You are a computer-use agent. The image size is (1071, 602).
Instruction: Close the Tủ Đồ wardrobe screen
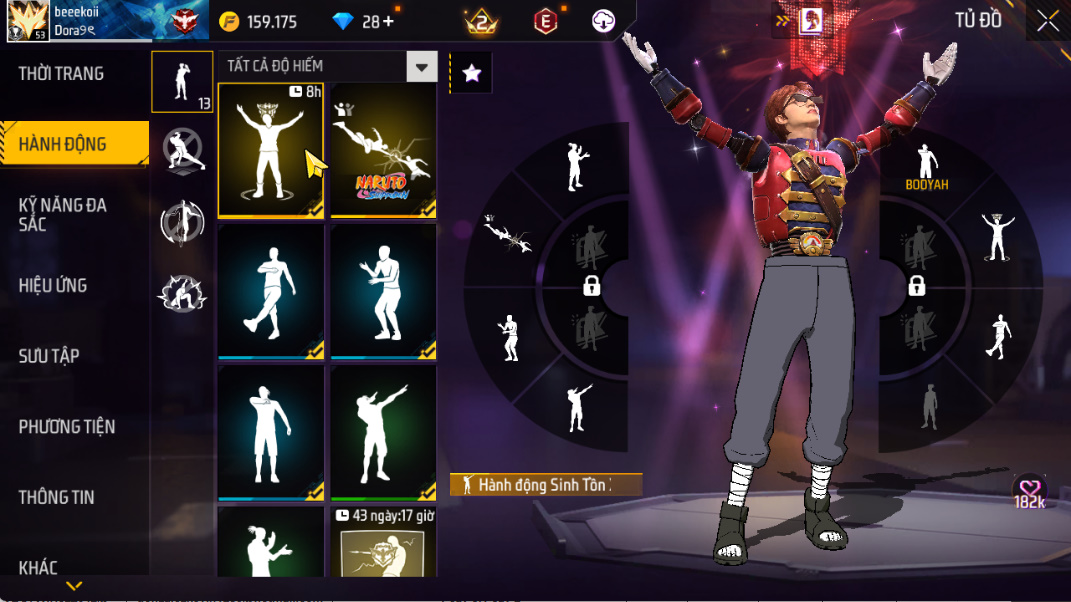pyautogui.click(x=1047, y=21)
